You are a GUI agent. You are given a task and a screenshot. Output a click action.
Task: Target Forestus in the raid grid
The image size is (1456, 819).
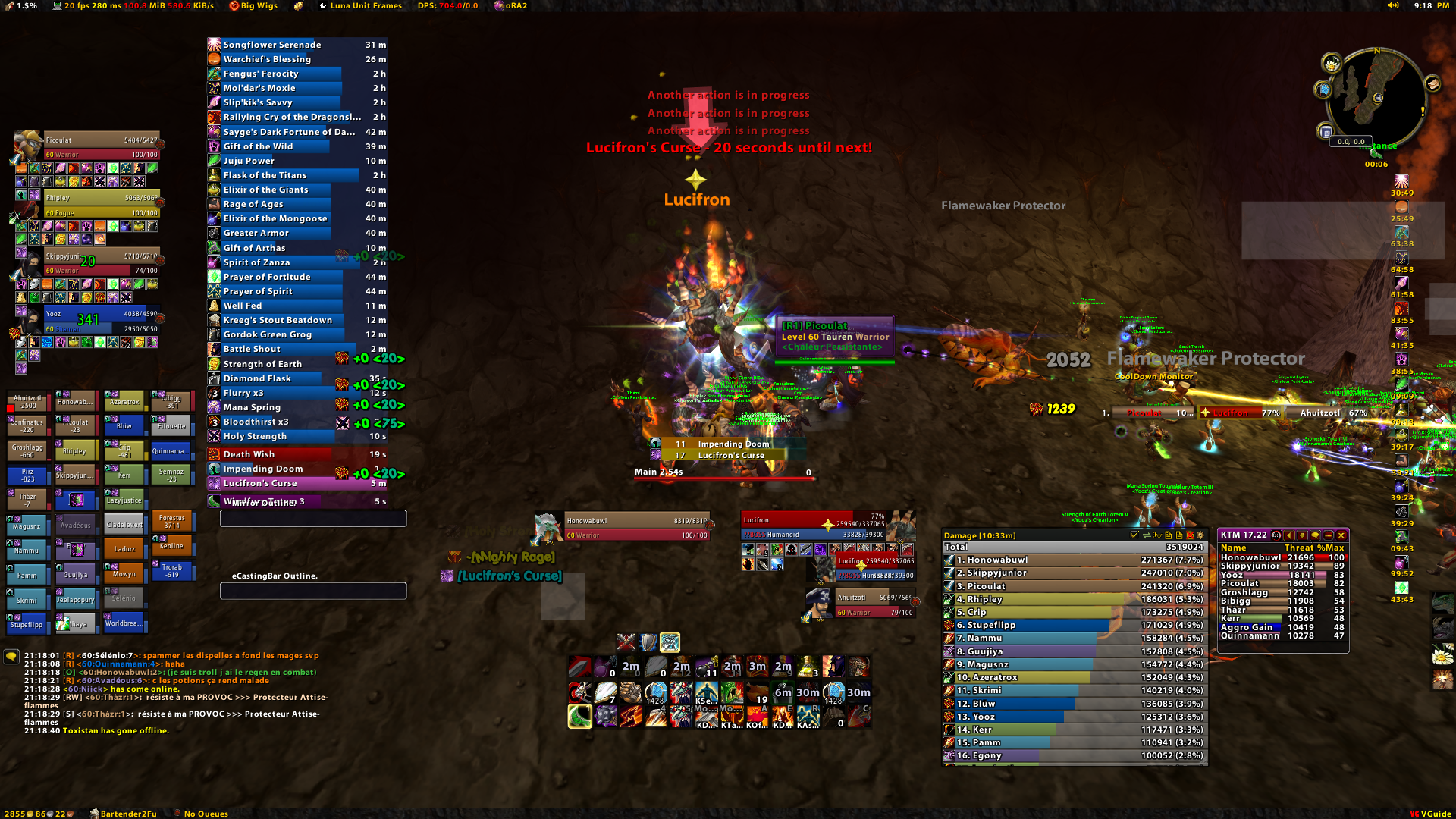[x=172, y=521]
